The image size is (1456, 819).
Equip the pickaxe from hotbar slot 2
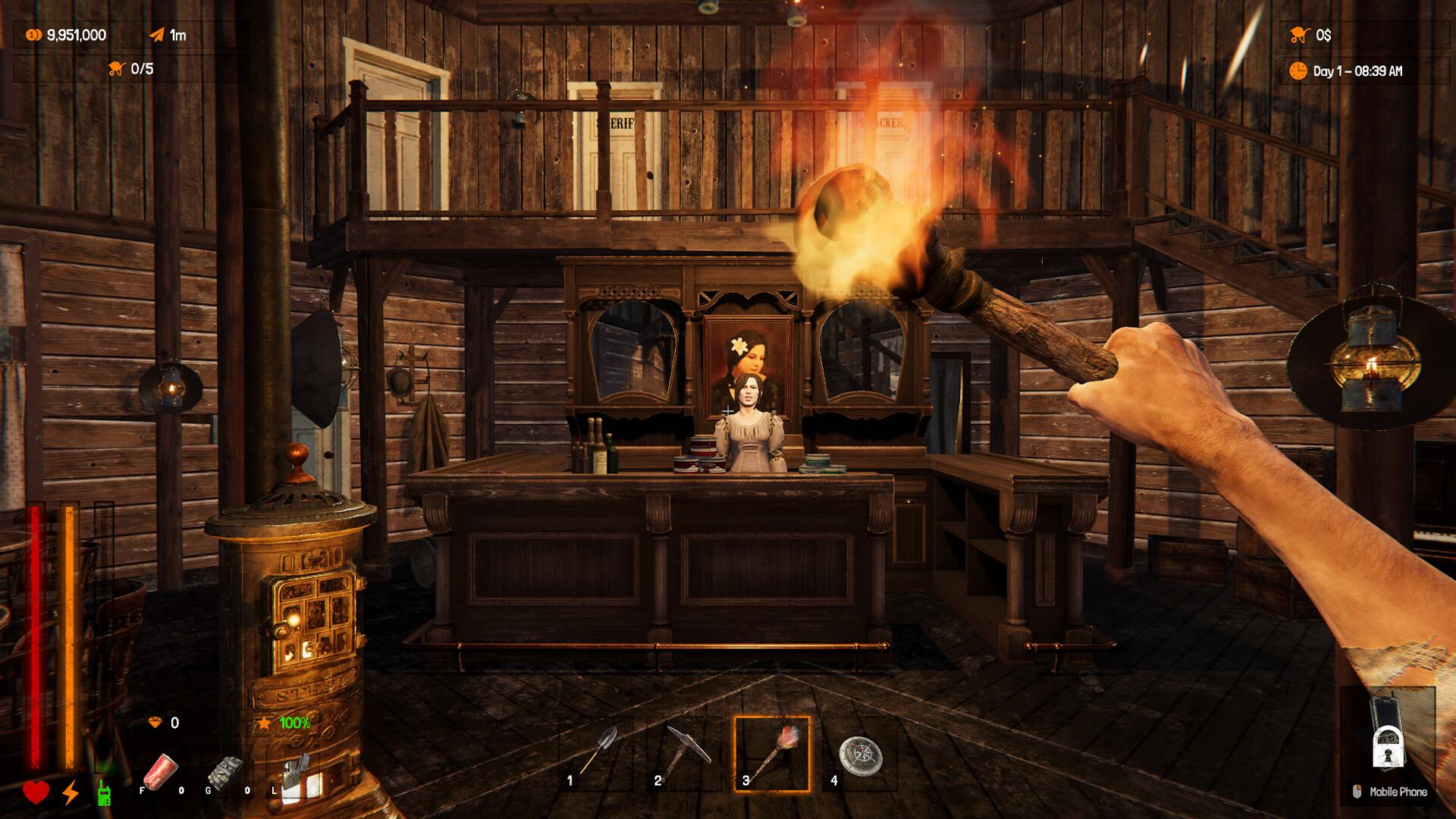[684, 754]
